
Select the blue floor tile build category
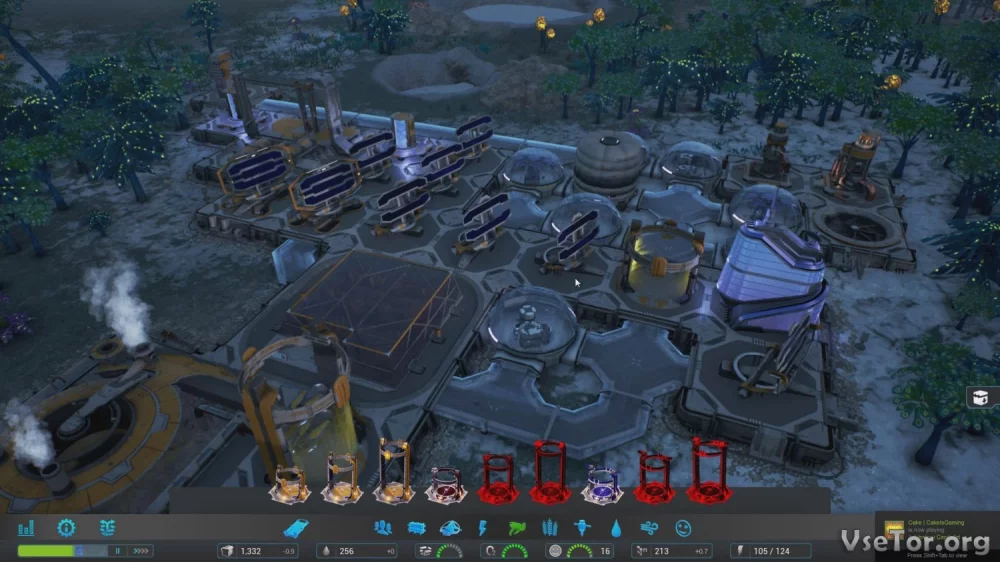tap(296, 527)
